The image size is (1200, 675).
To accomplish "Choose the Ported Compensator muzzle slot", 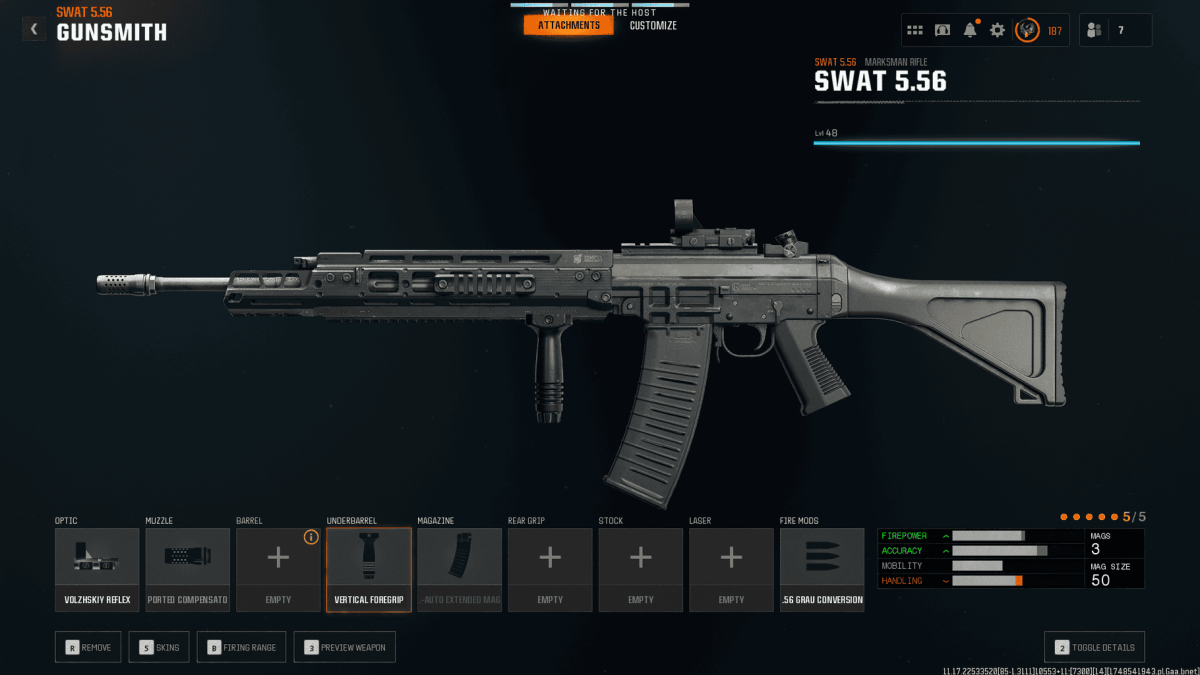I will pyautogui.click(x=188, y=569).
